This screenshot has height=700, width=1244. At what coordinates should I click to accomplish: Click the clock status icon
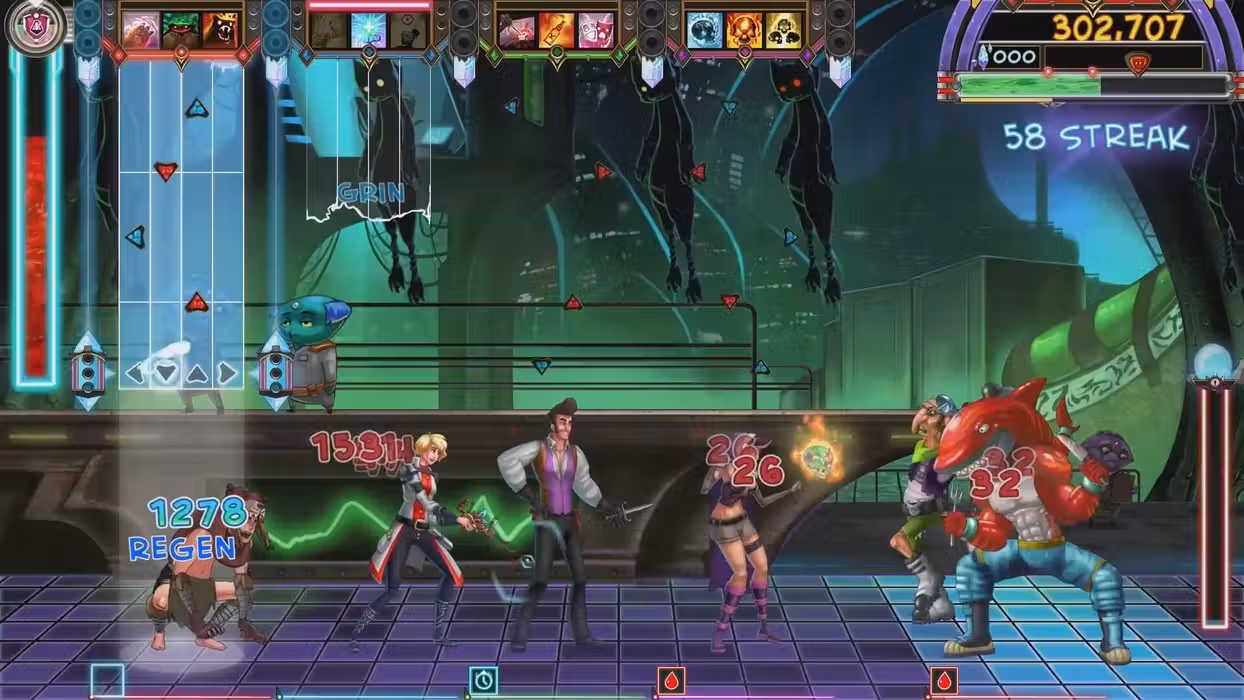(483, 680)
